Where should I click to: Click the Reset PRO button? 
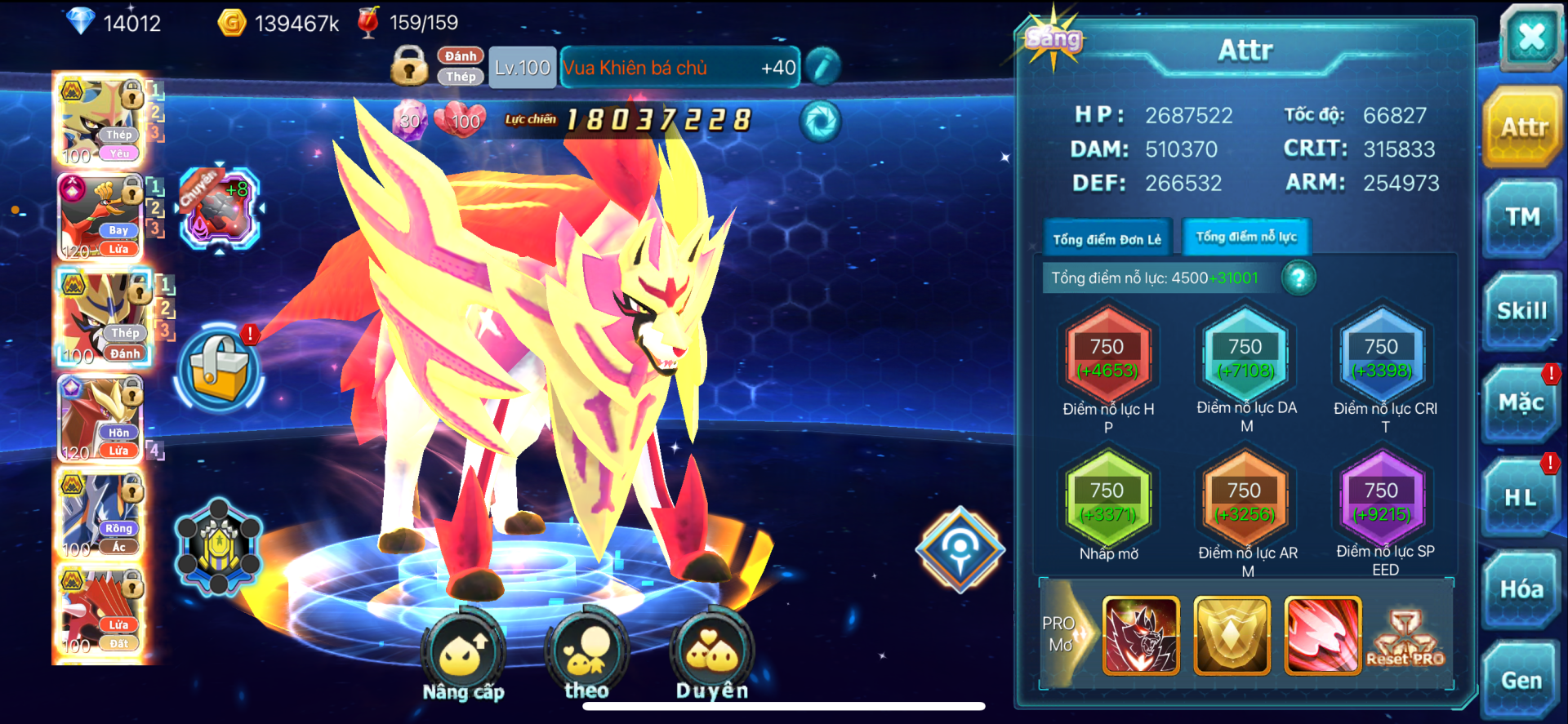(1405, 638)
